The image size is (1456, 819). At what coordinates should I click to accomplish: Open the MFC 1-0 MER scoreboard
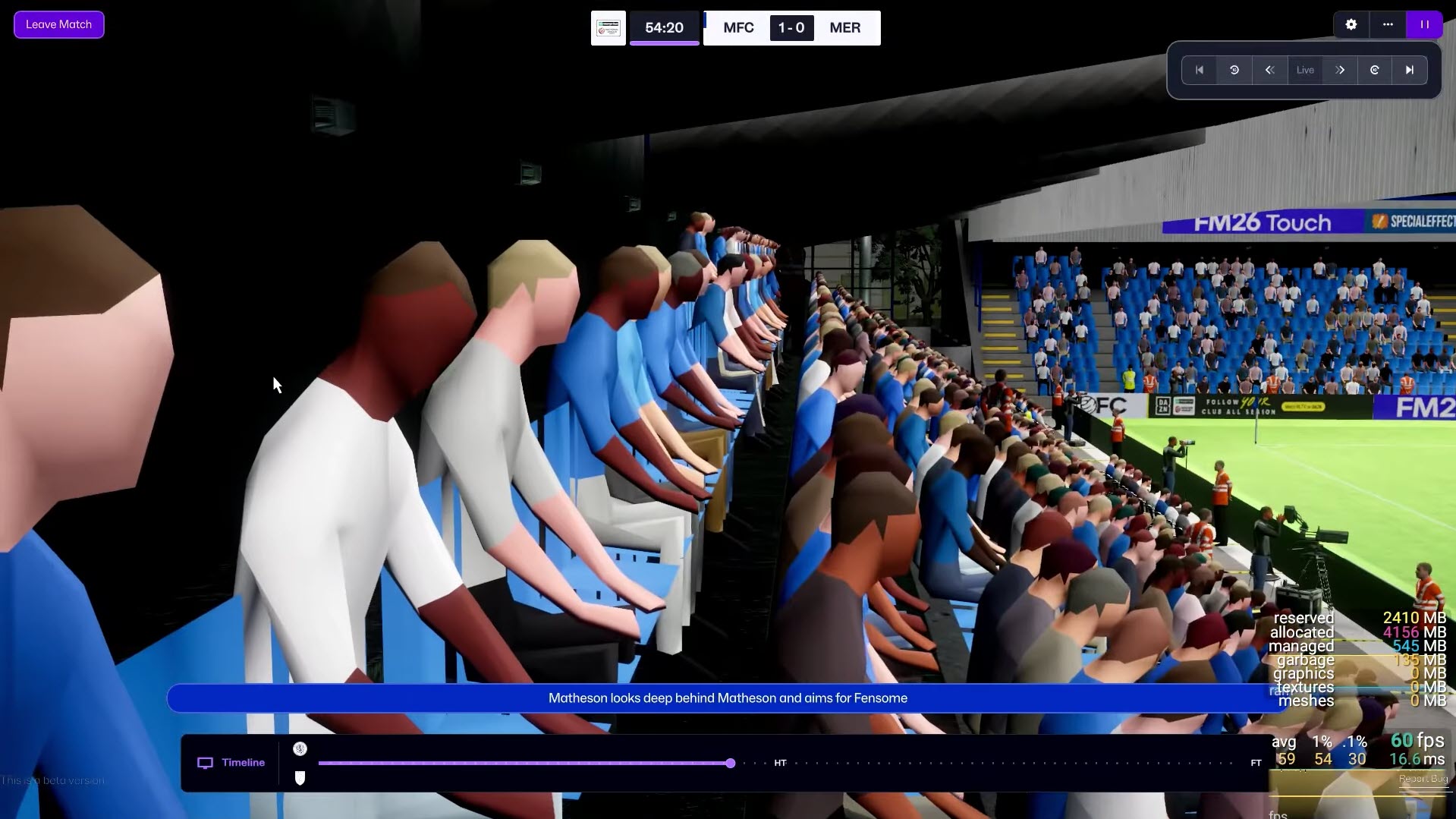[791, 28]
